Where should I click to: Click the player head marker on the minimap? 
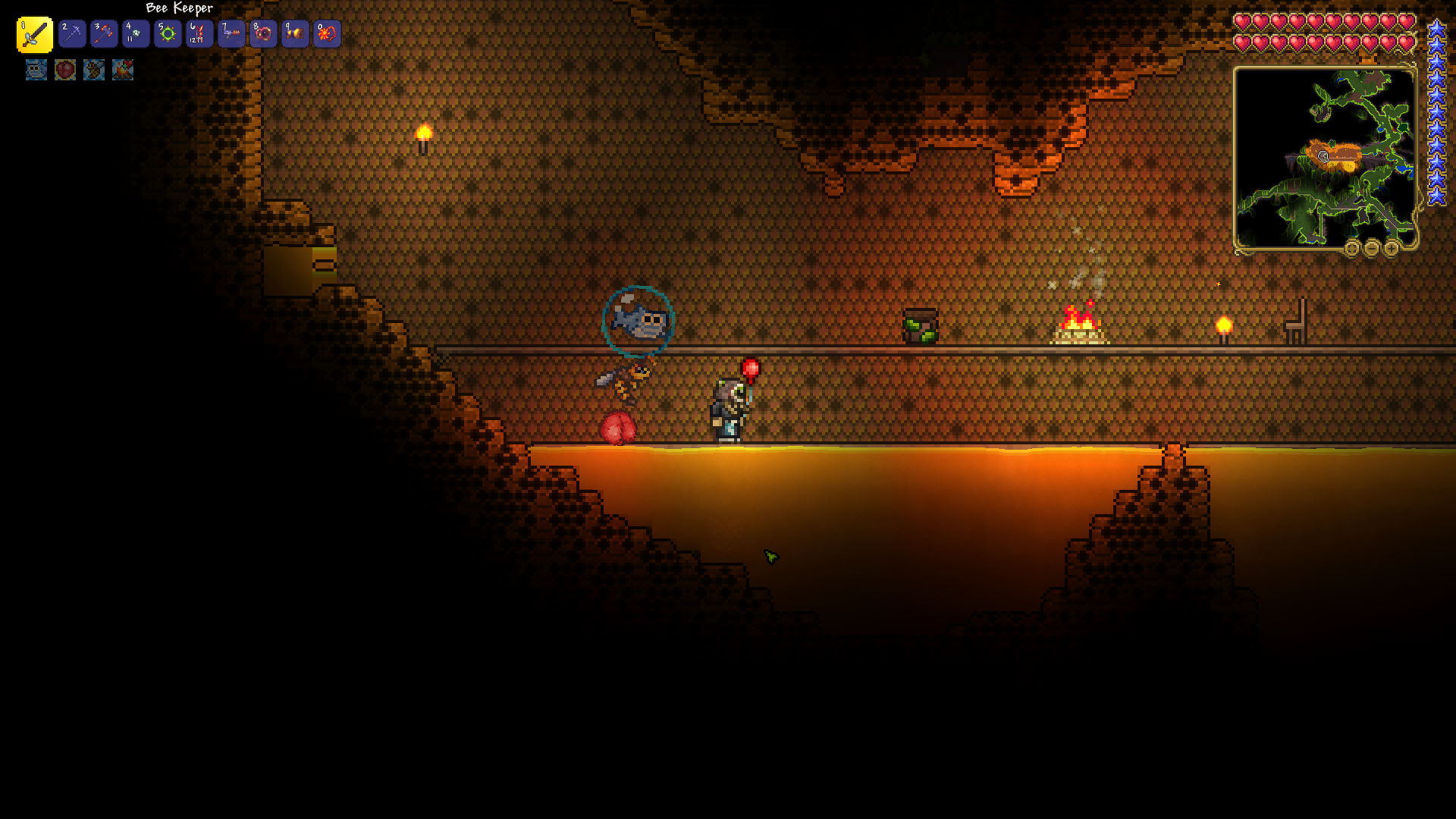[1323, 156]
